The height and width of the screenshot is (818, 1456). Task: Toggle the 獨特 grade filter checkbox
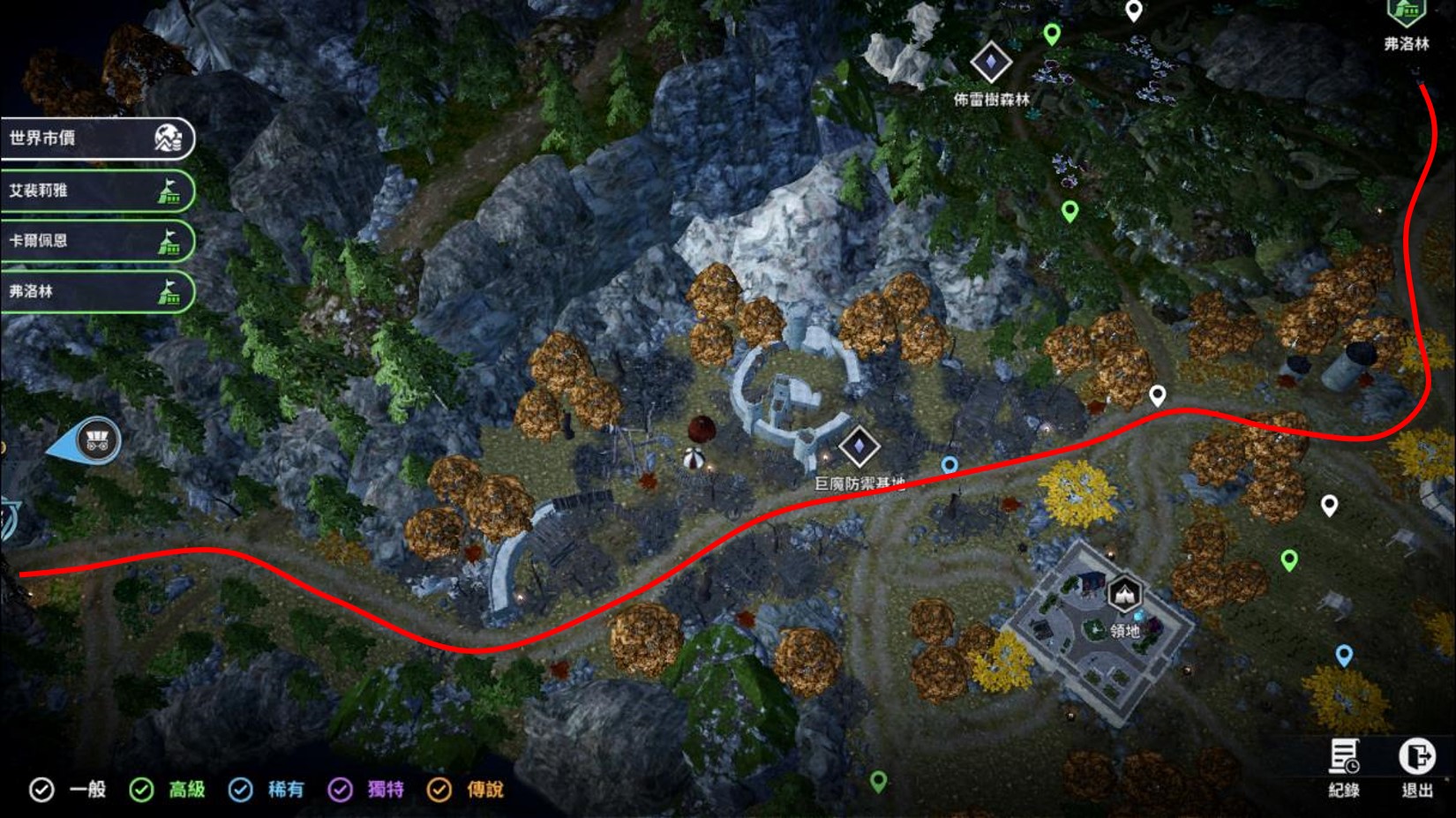pyautogui.click(x=340, y=790)
